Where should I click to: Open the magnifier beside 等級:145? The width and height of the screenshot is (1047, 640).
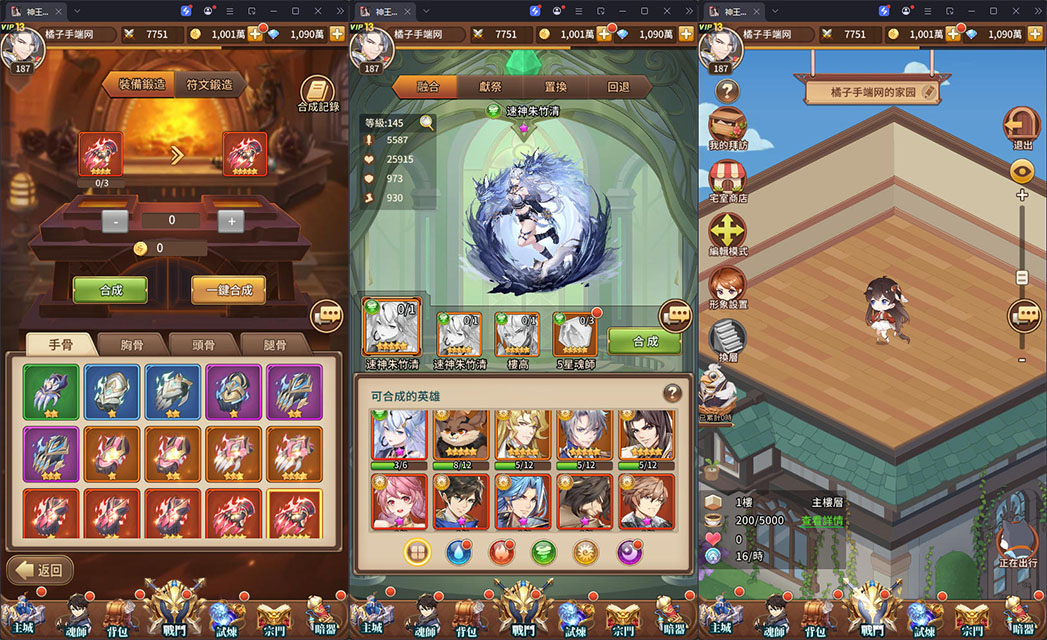click(x=427, y=123)
